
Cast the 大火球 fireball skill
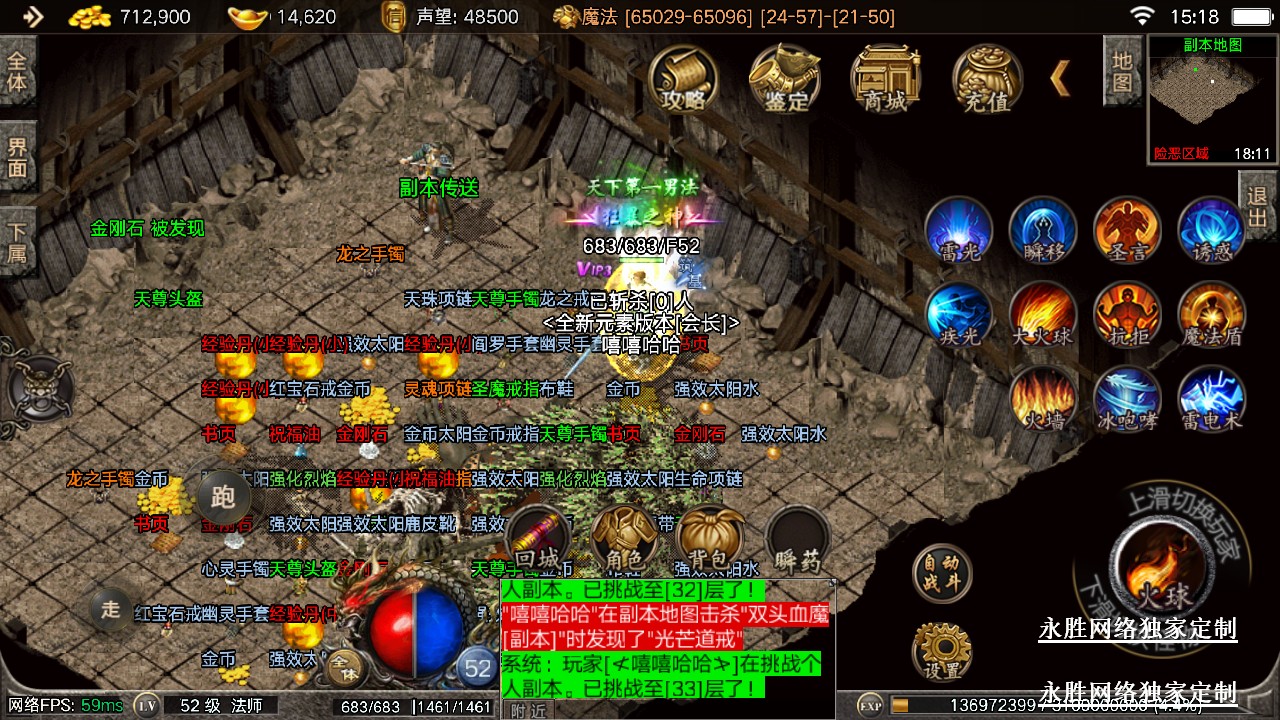point(1043,315)
